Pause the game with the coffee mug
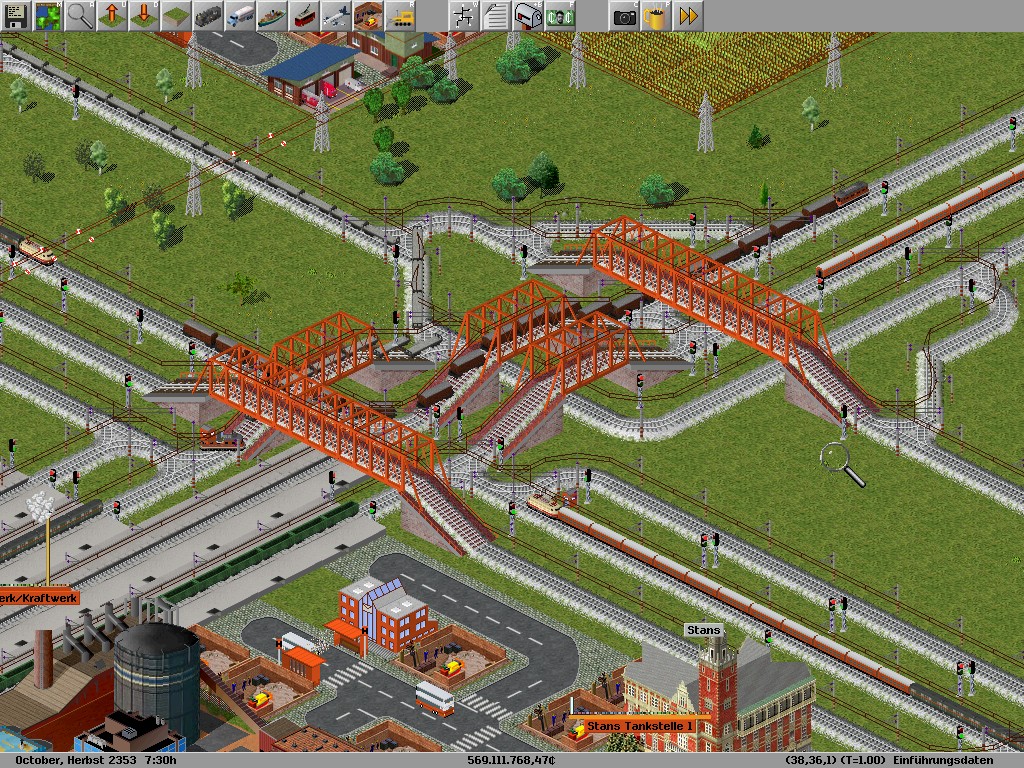This screenshot has height=768, width=1024. [656, 16]
